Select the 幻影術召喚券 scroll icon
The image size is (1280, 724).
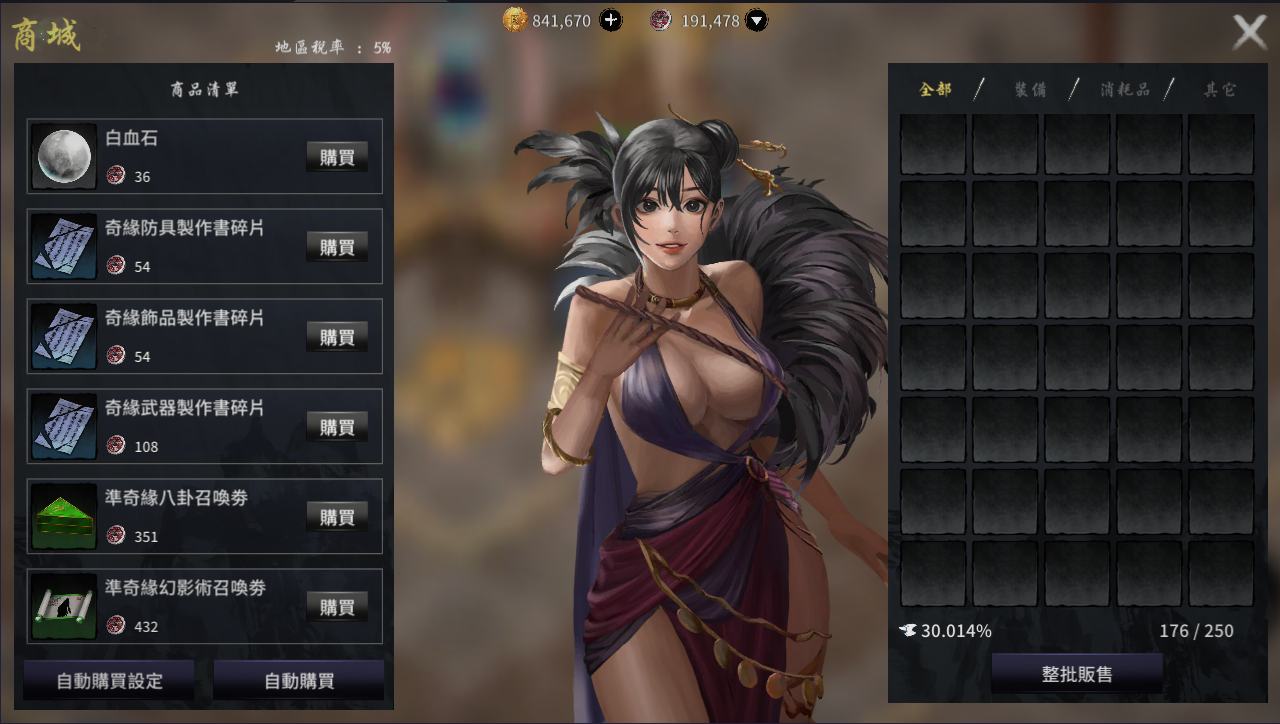point(64,607)
